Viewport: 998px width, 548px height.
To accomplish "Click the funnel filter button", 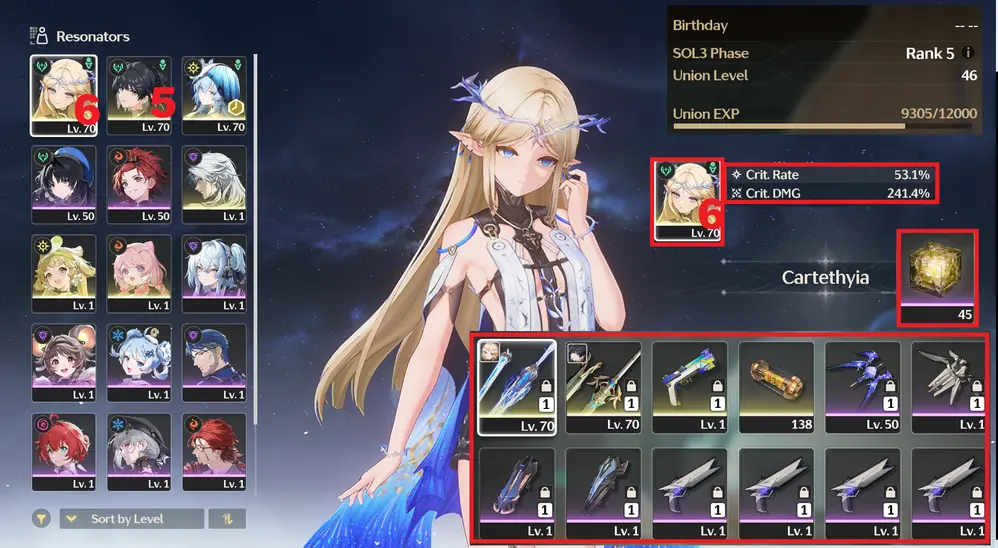I will pos(41,519).
